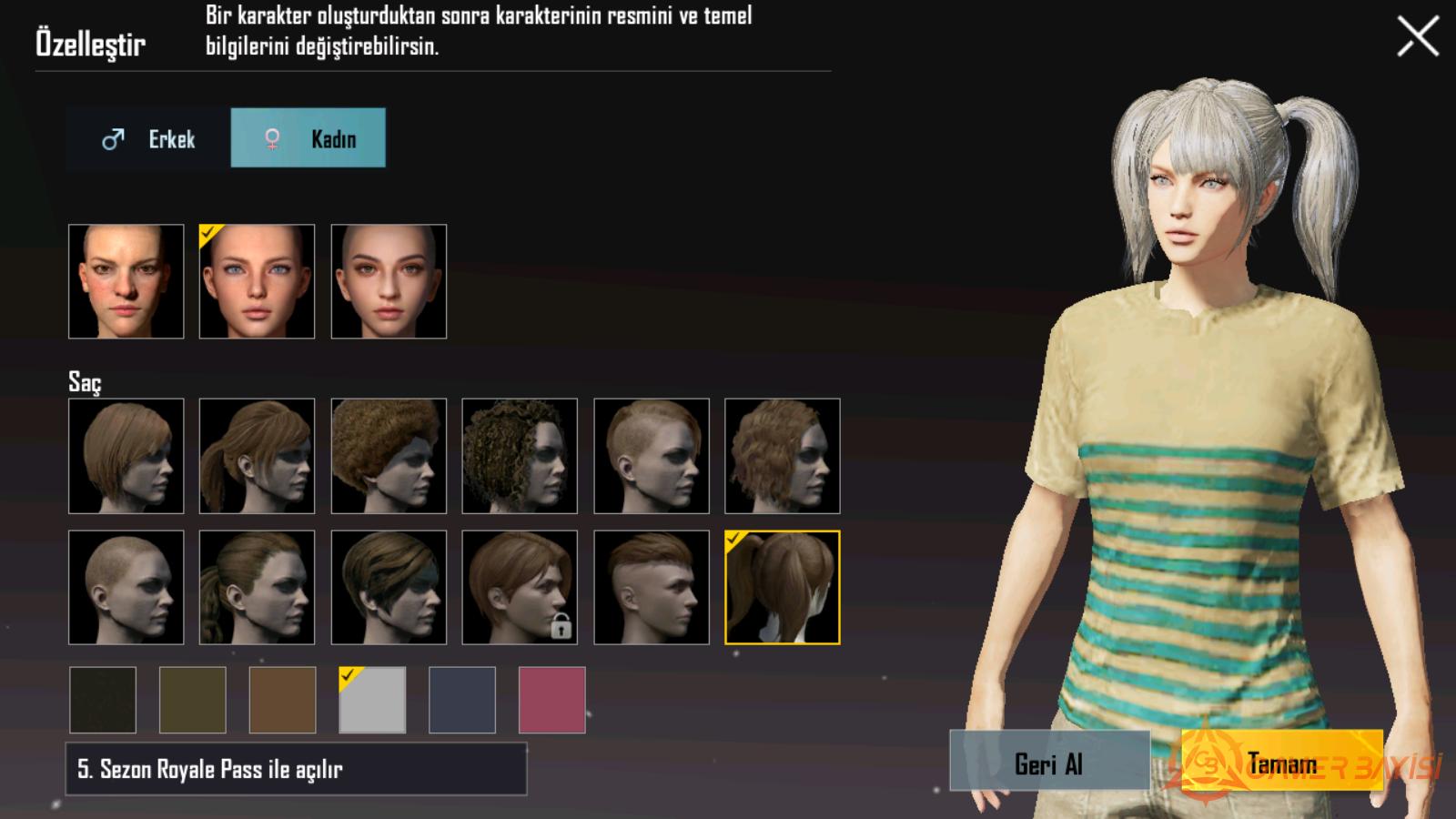1456x819 pixels.
Task: Pick the black hair color swatch
Action: click(103, 700)
